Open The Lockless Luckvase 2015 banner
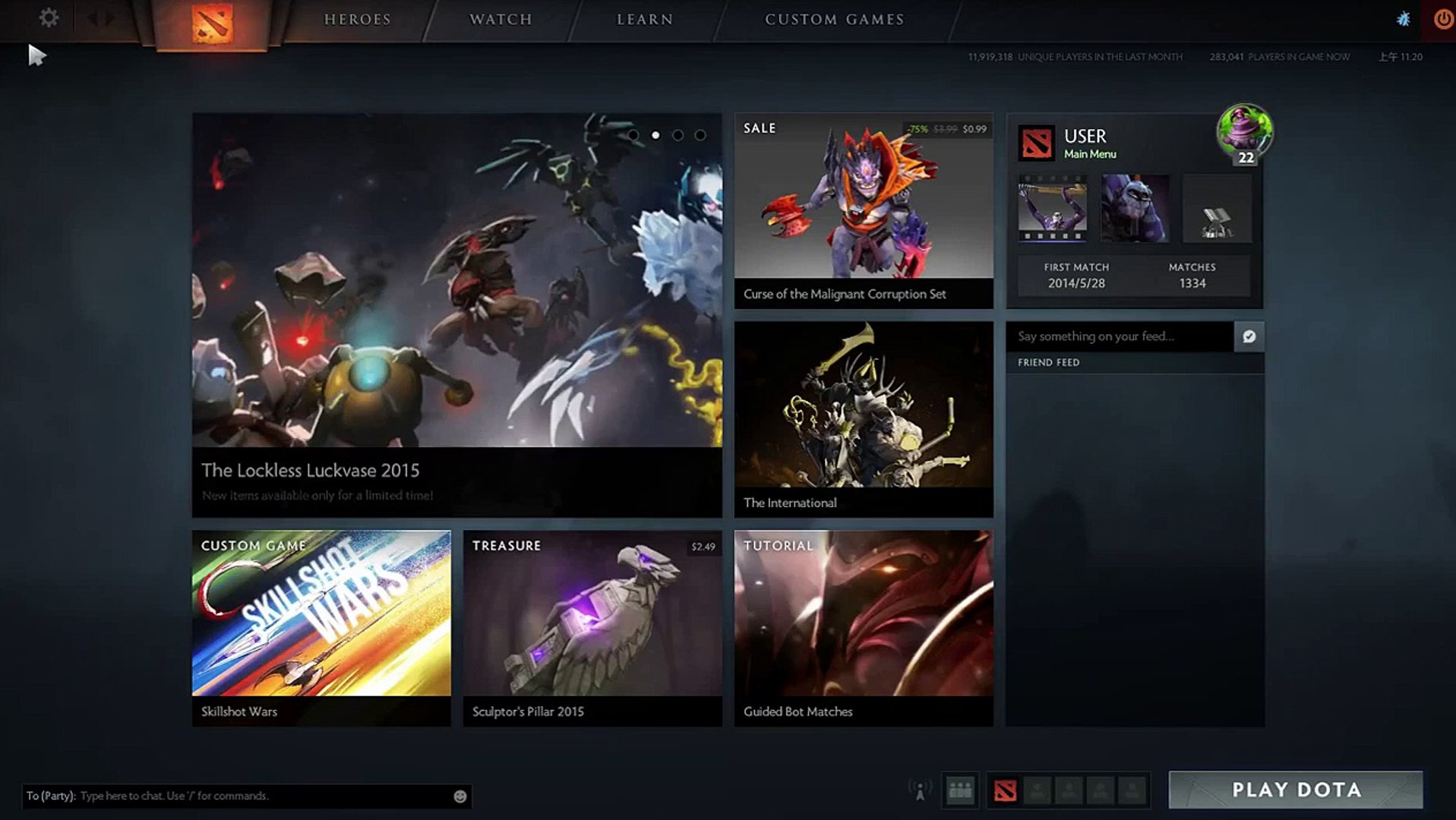The width and height of the screenshot is (1456, 820). coord(456,315)
